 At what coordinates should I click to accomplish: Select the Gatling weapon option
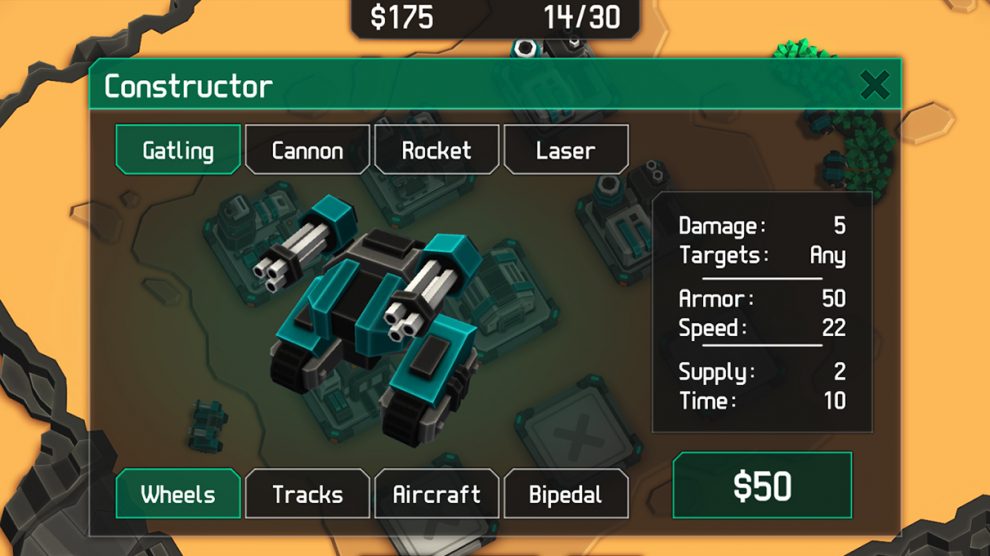pyautogui.click(x=178, y=150)
